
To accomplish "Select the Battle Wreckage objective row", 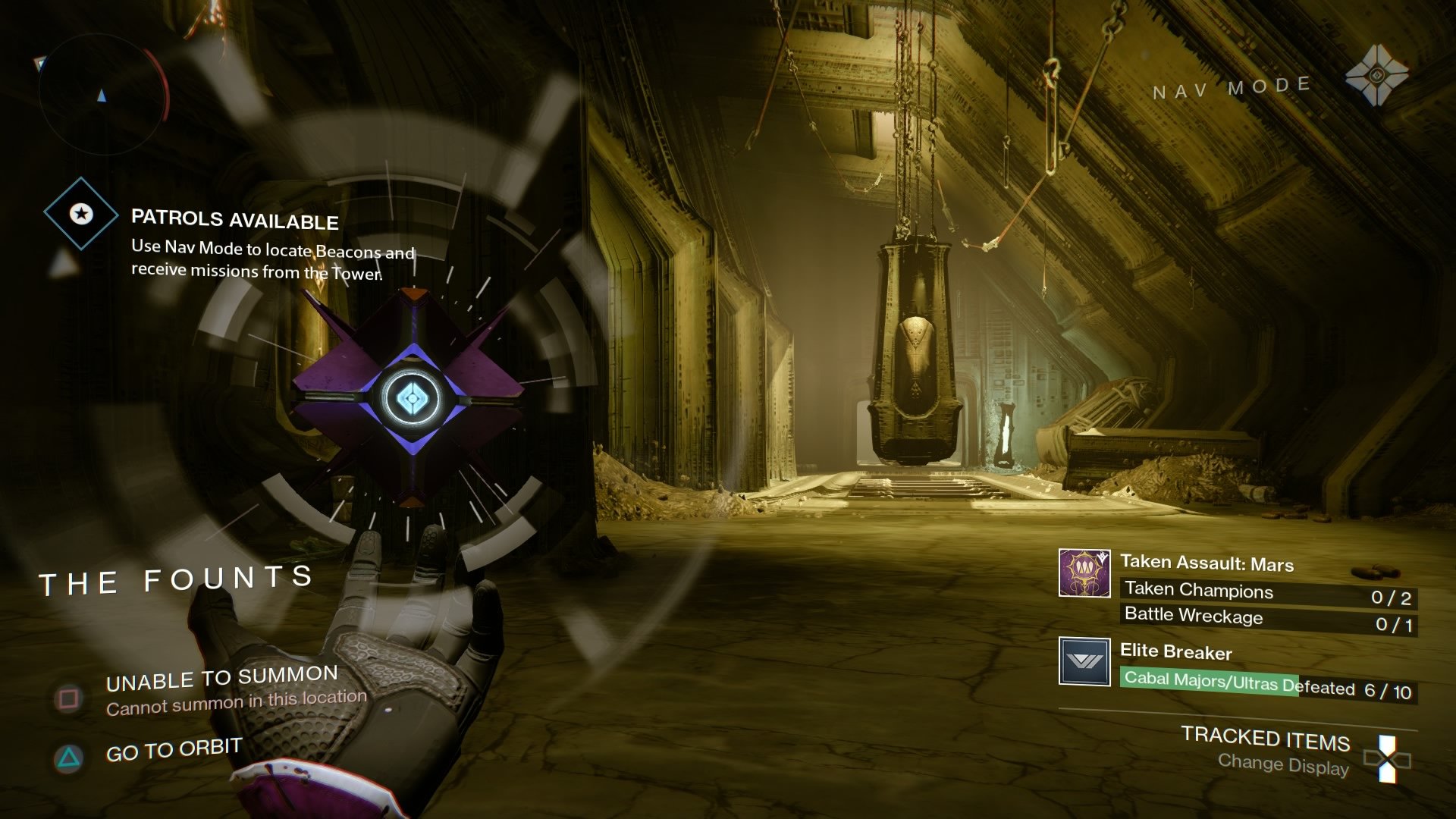I will coord(1267,620).
